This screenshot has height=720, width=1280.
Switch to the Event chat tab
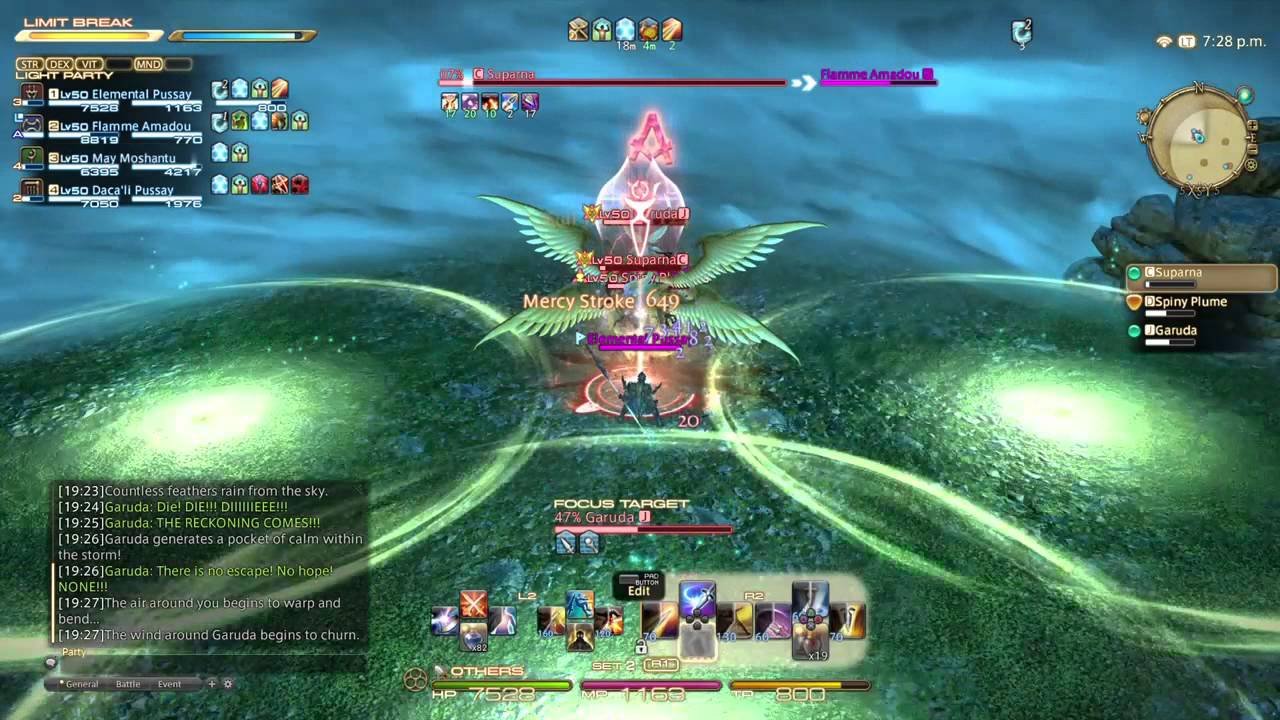169,684
